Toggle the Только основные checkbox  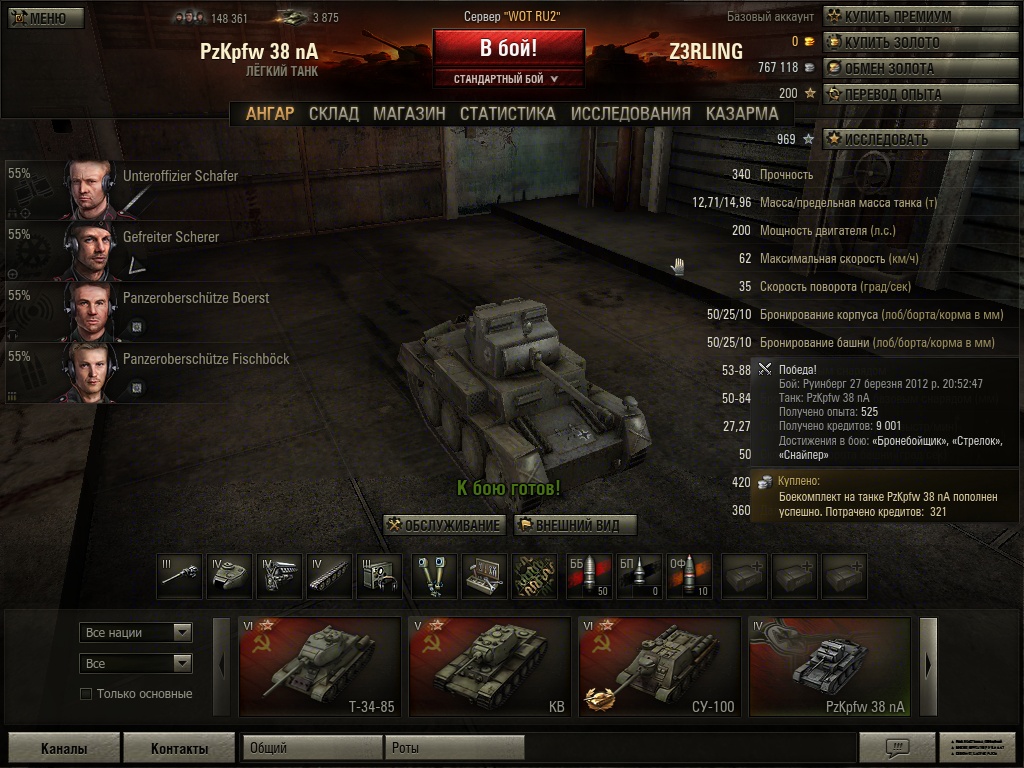pos(86,694)
